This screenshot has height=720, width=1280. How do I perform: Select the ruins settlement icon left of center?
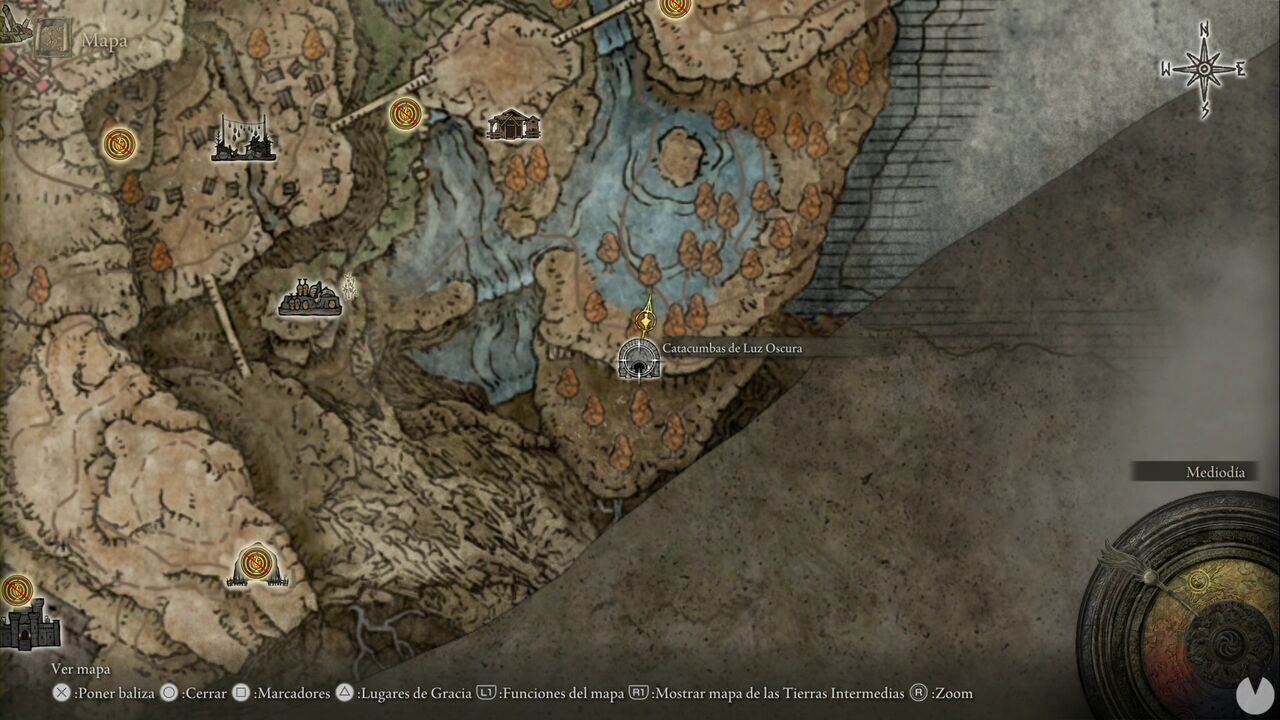[x=308, y=296]
